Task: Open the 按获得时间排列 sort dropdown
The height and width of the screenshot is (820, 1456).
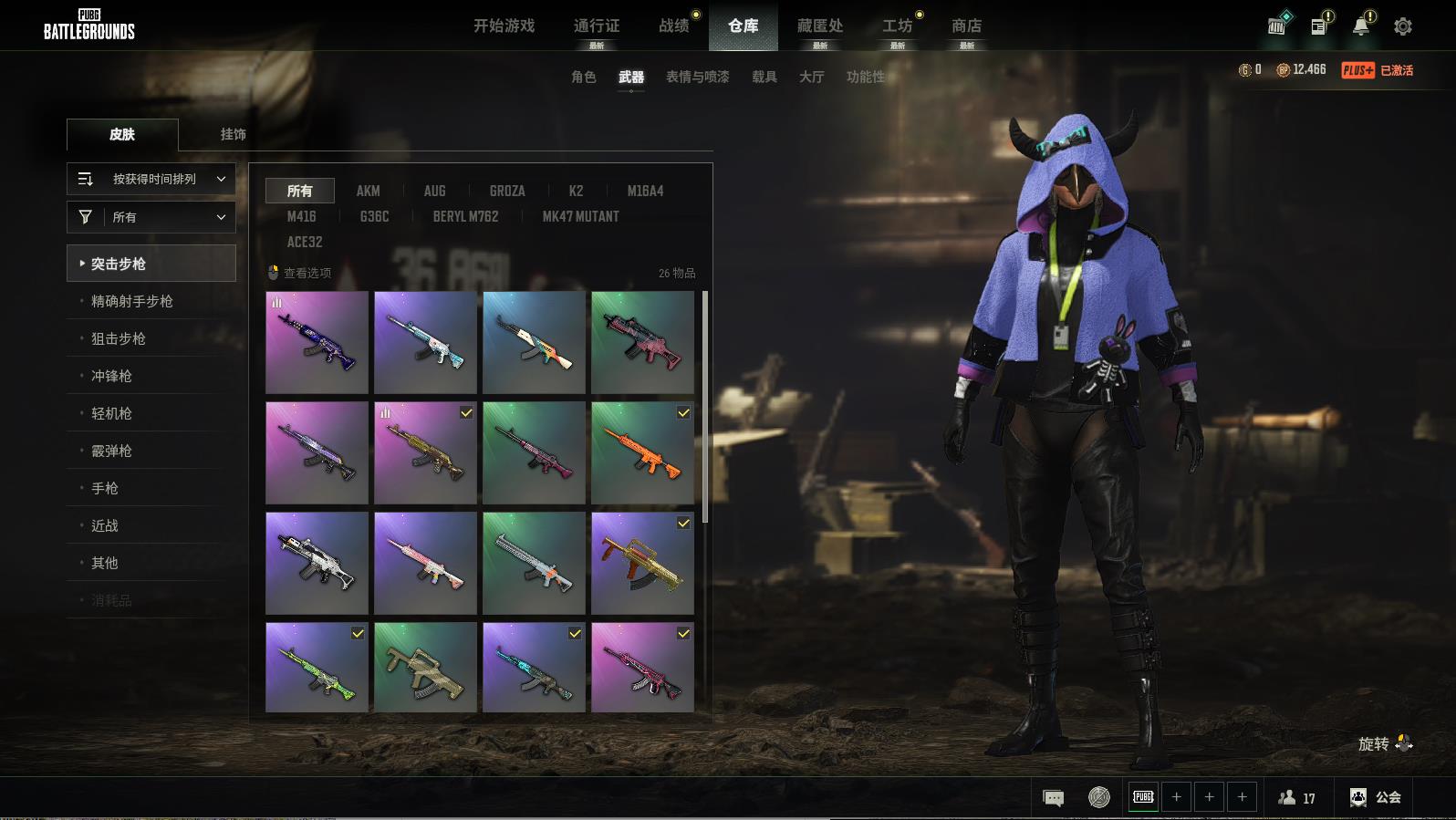Action: 151,179
